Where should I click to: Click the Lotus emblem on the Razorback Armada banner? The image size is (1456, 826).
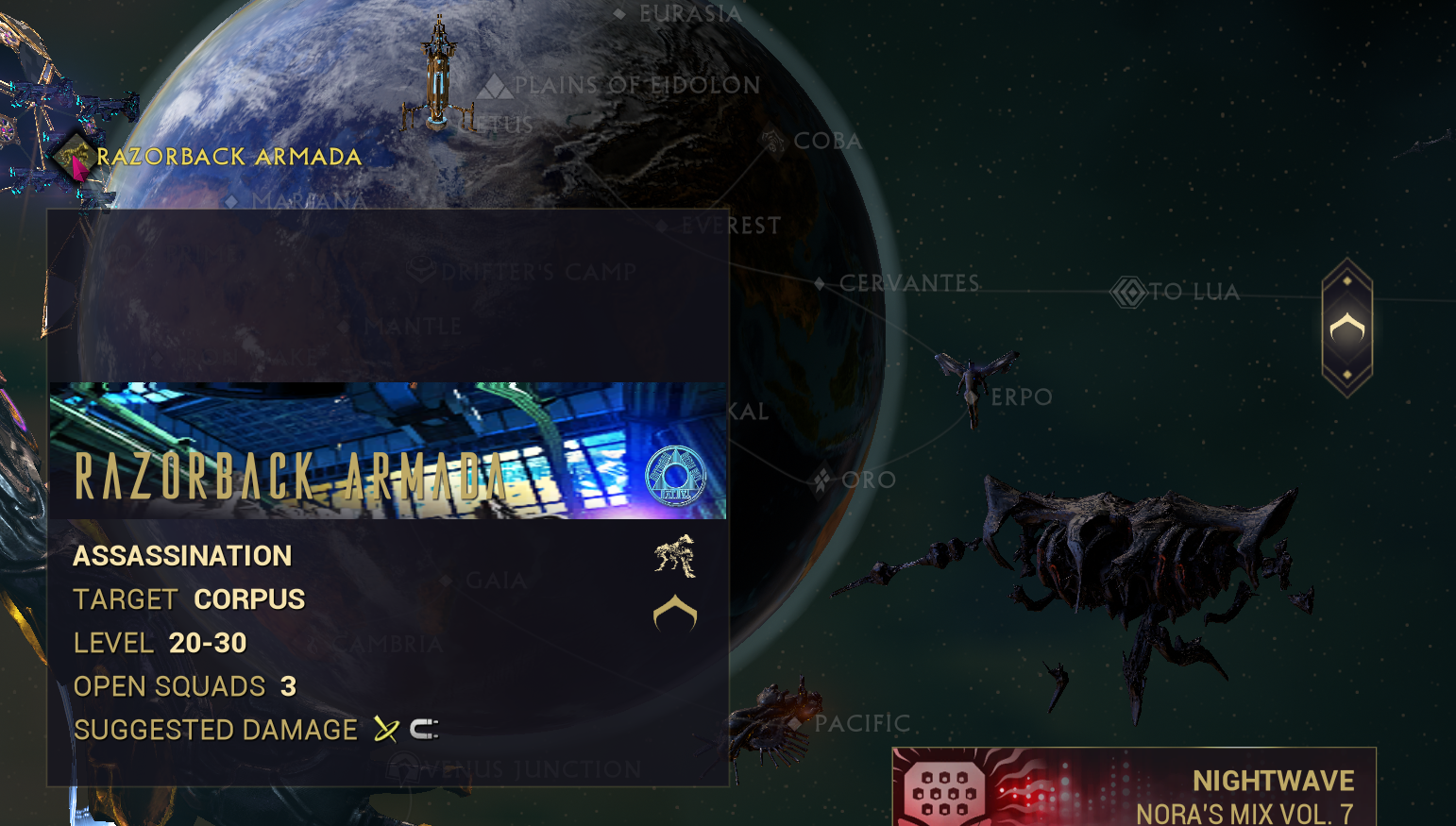[677, 477]
